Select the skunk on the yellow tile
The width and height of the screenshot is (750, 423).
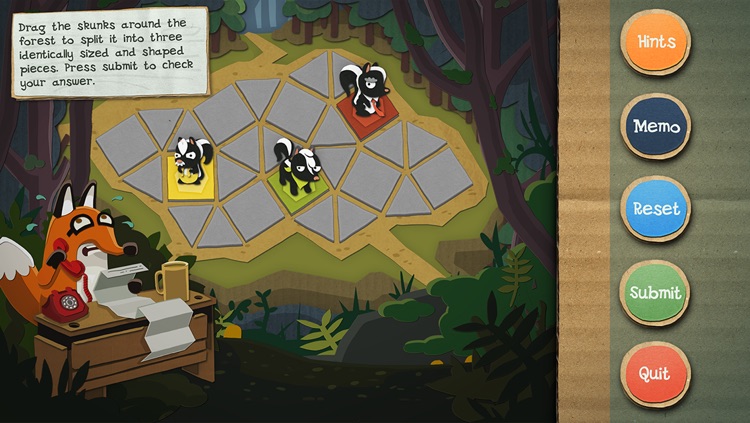190,162
